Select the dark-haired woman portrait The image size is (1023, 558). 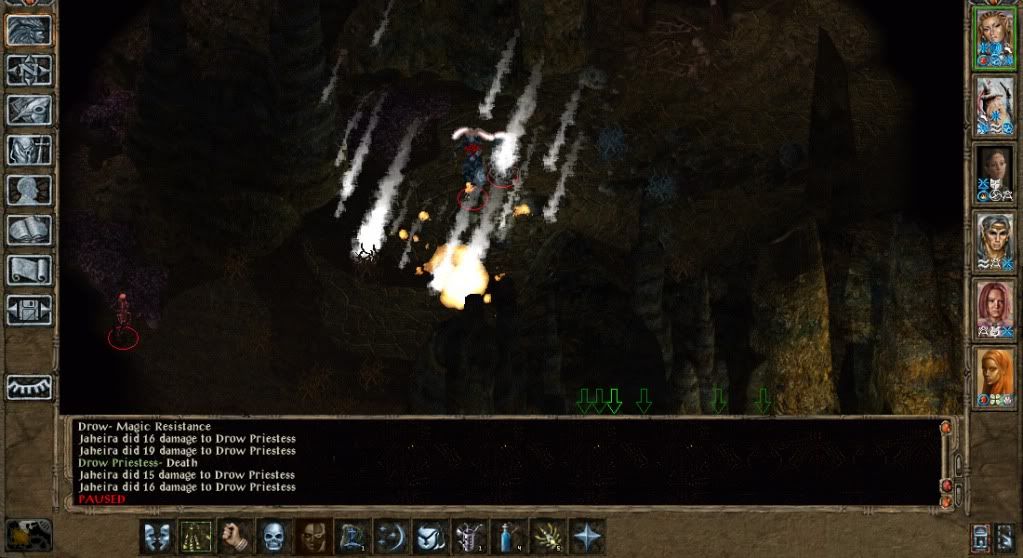pos(995,173)
